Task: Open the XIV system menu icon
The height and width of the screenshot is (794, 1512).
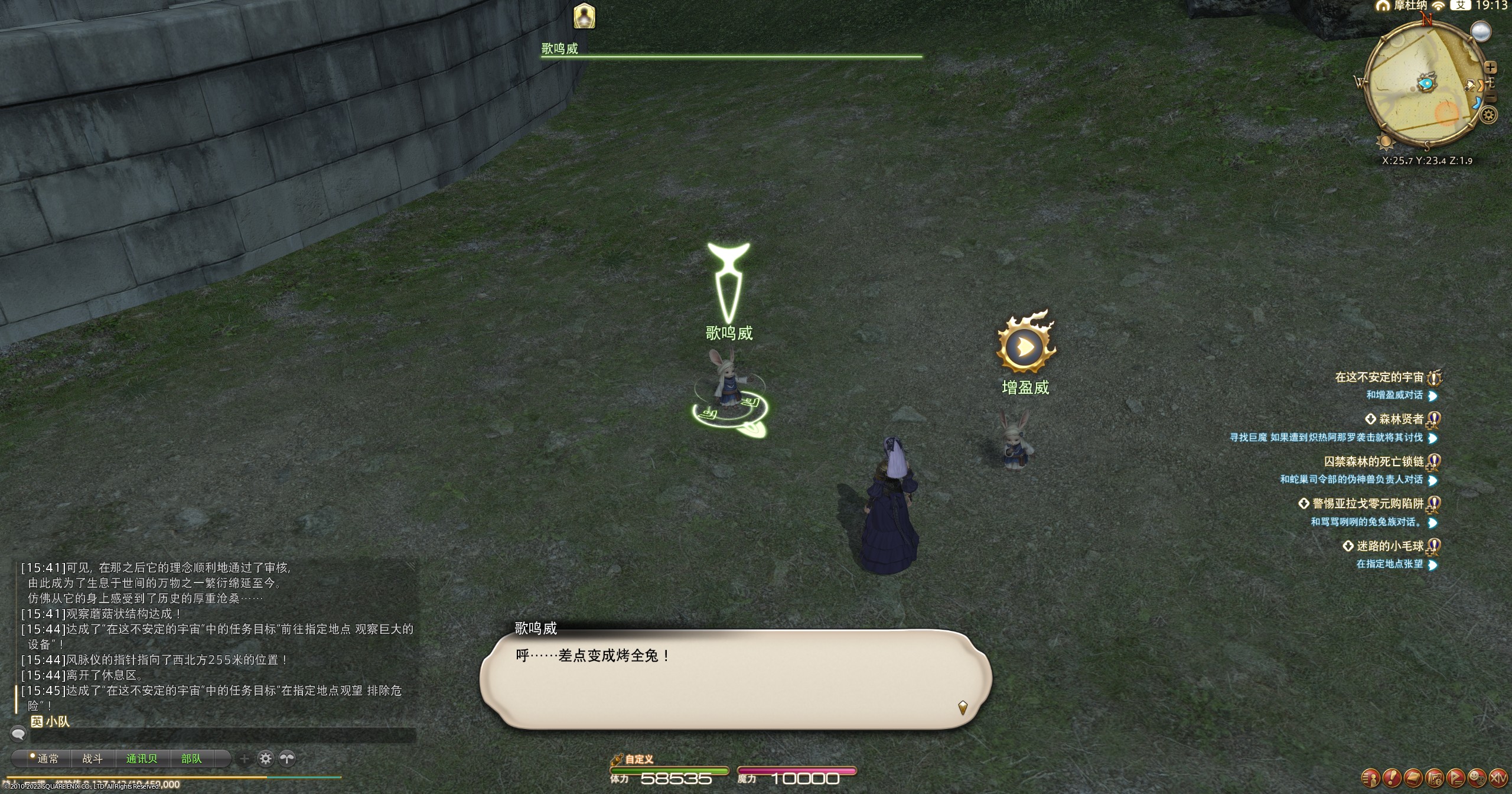Action: tap(1498, 777)
